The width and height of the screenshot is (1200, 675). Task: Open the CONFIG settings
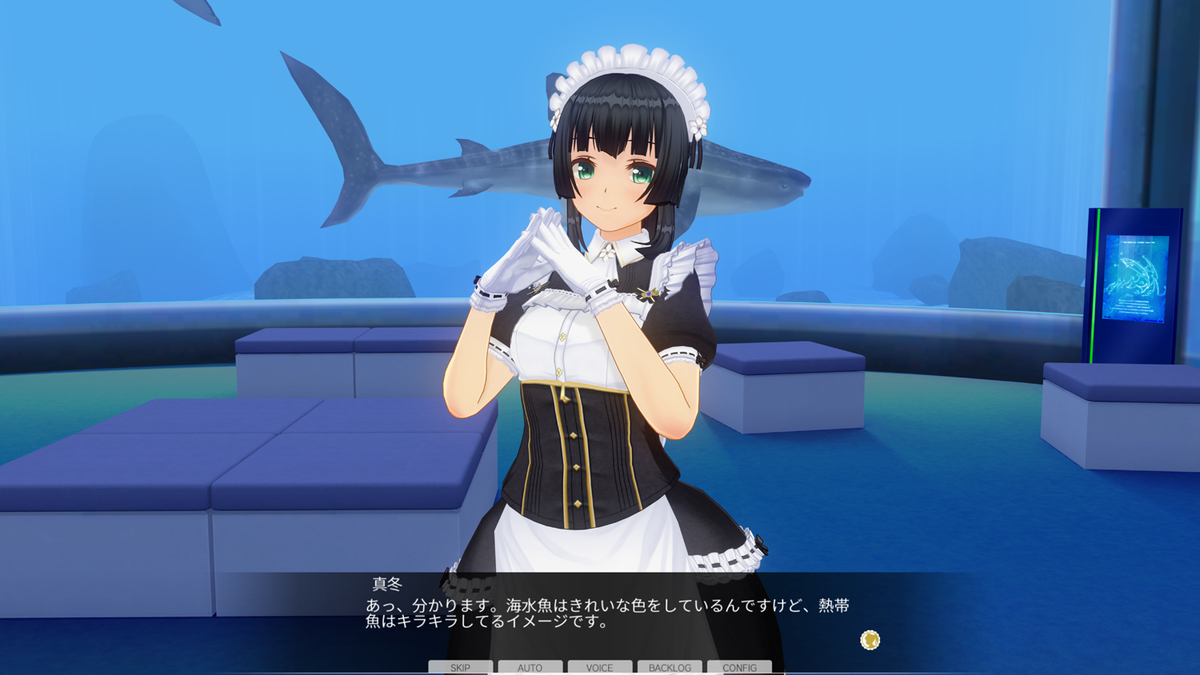point(740,667)
